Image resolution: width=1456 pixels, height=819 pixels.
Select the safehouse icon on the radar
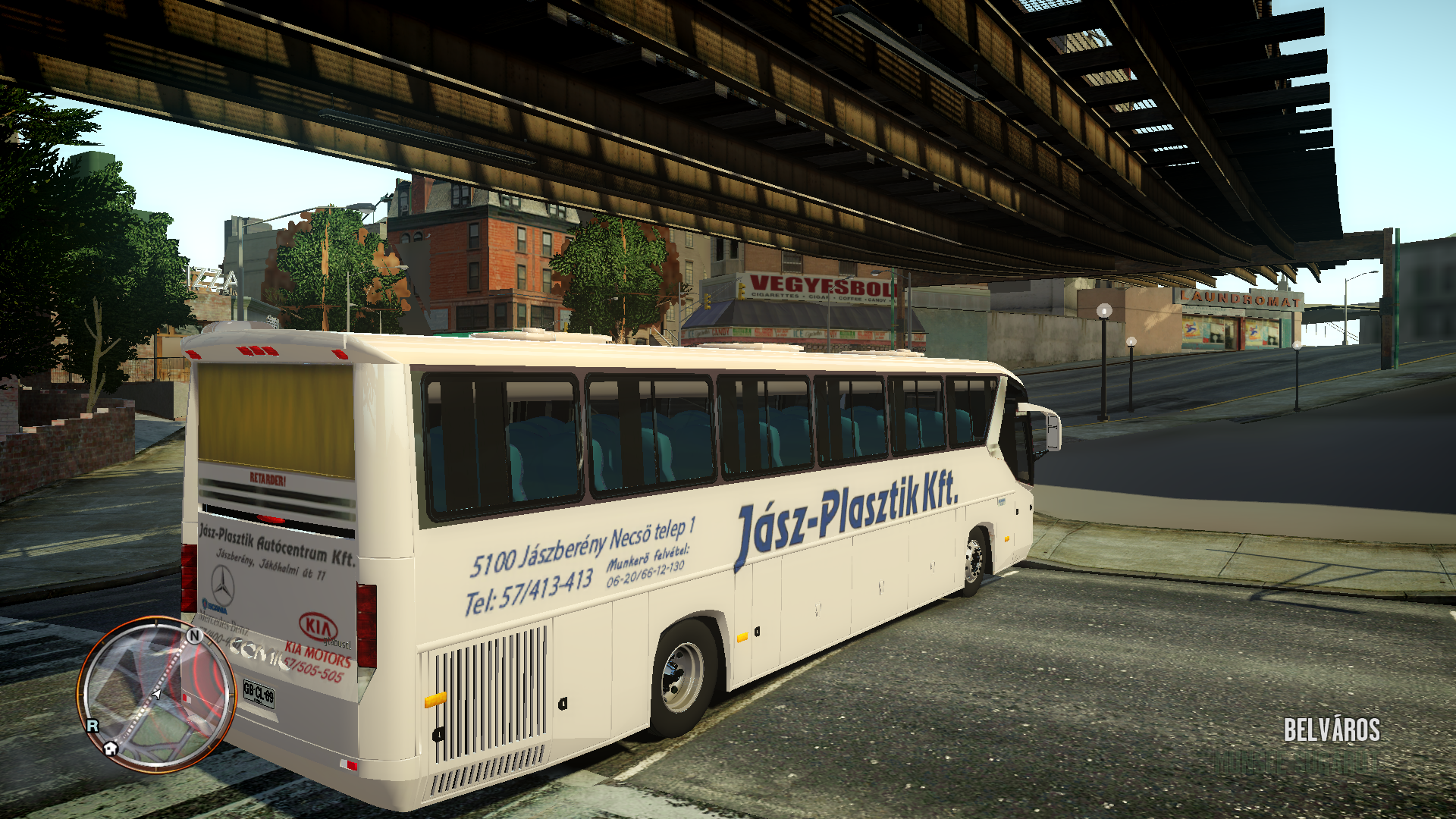pos(111,748)
